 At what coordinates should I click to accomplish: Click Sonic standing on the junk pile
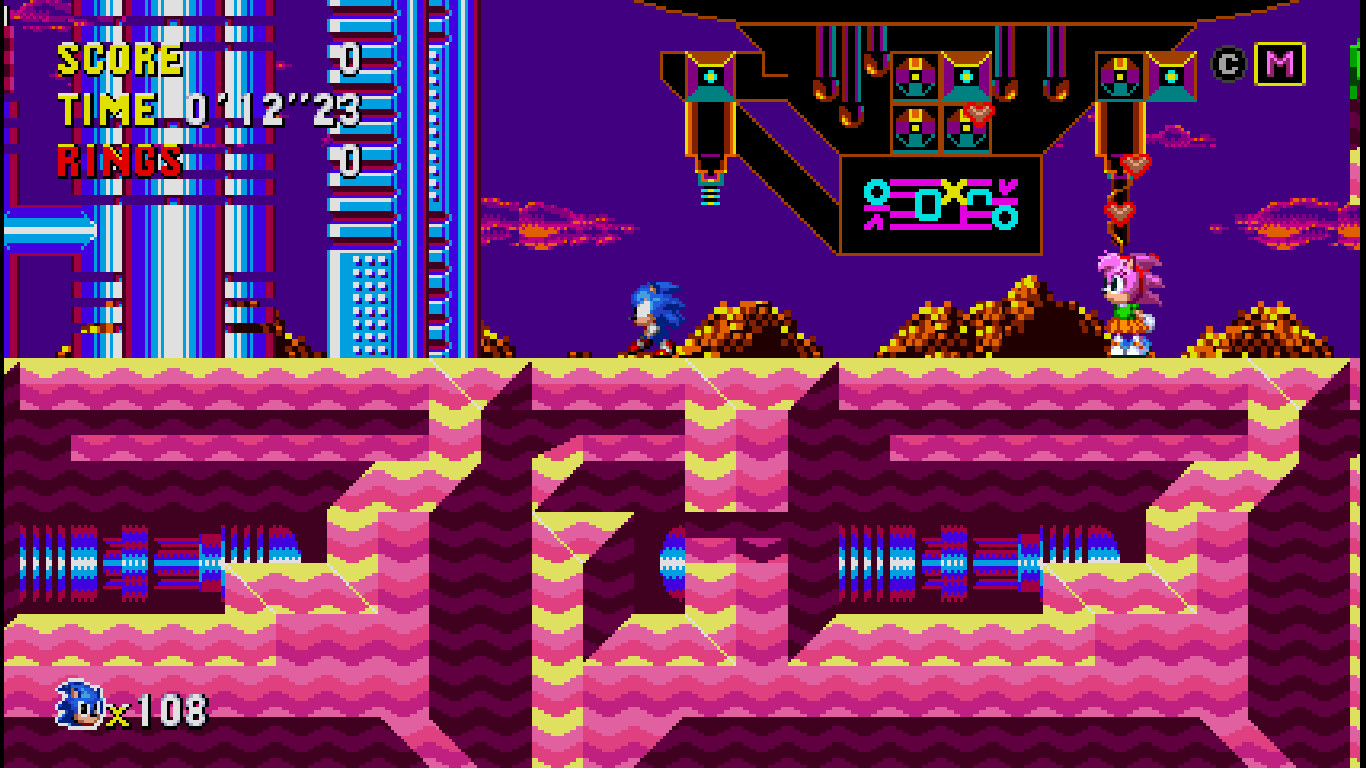click(655, 315)
